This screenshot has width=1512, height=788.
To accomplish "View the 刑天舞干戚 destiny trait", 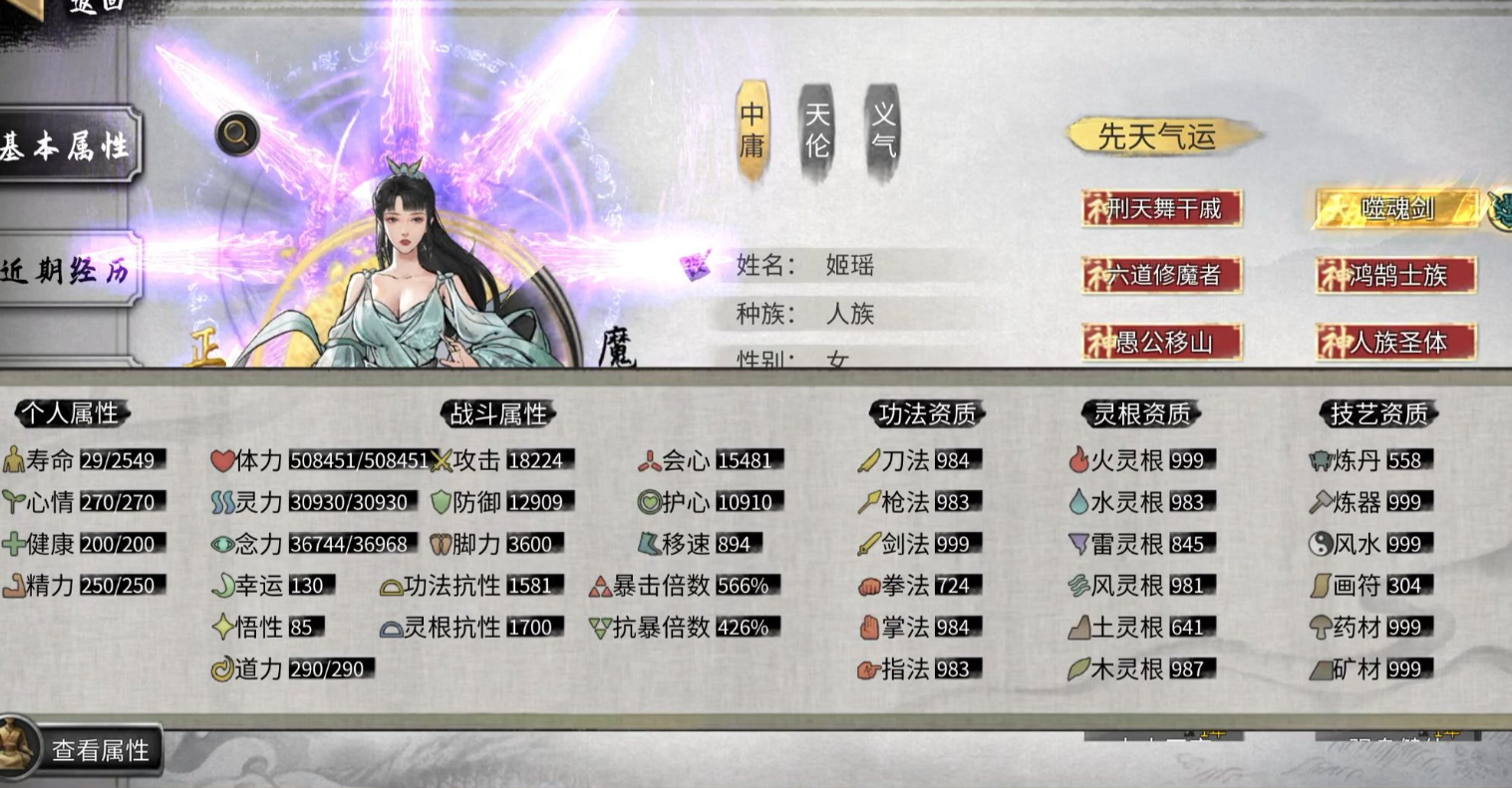I will (1161, 209).
